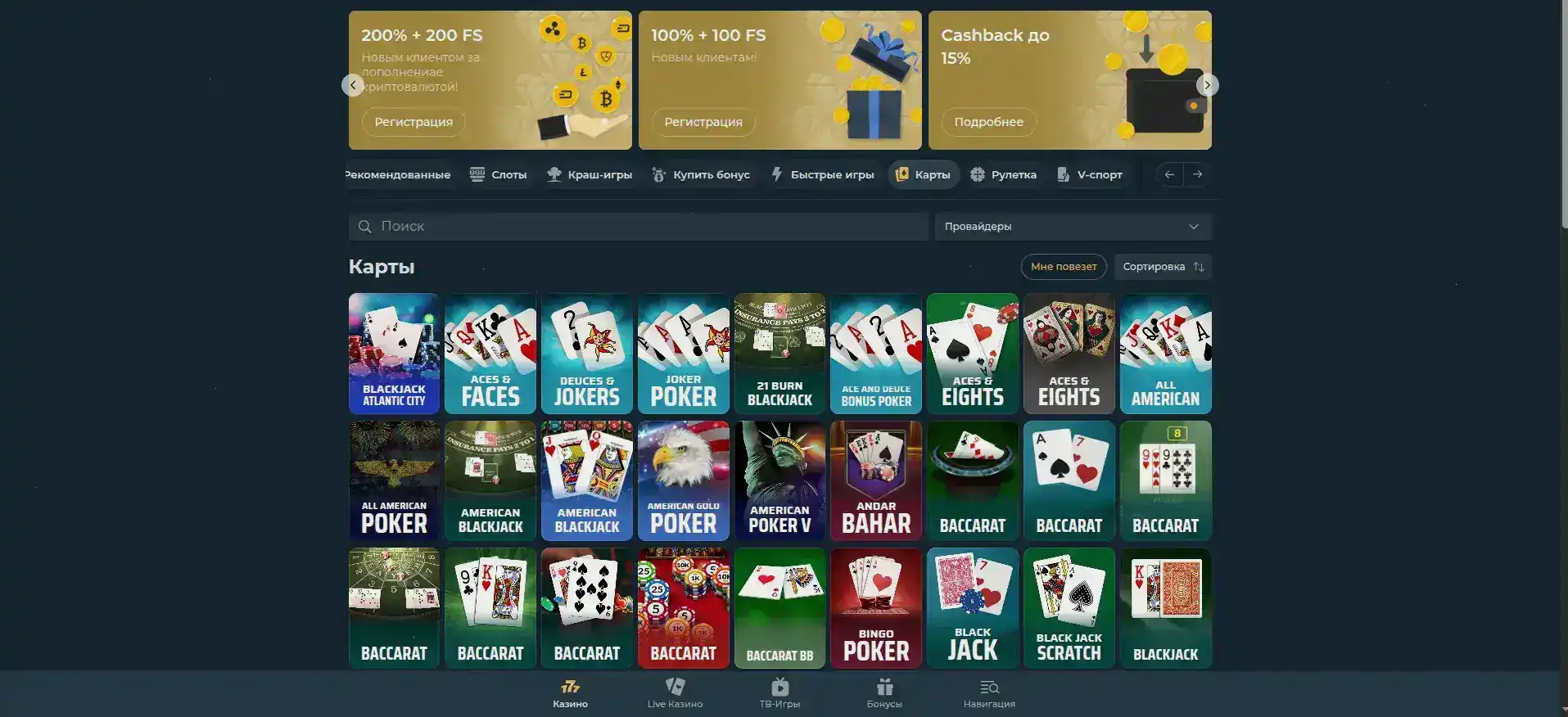Click the lightning icon on Быстрые игры
The width and height of the screenshot is (1568, 717).
pyautogui.click(x=775, y=174)
